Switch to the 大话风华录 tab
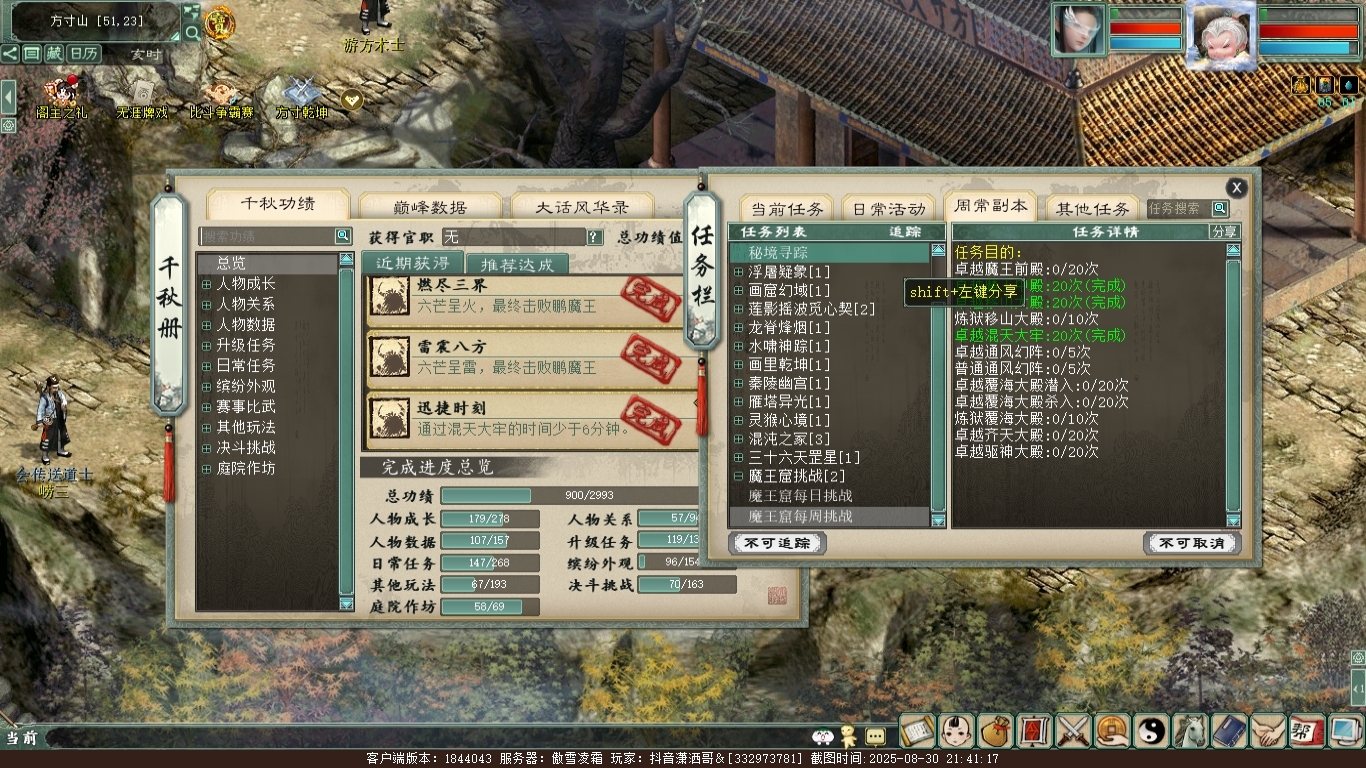 point(581,207)
